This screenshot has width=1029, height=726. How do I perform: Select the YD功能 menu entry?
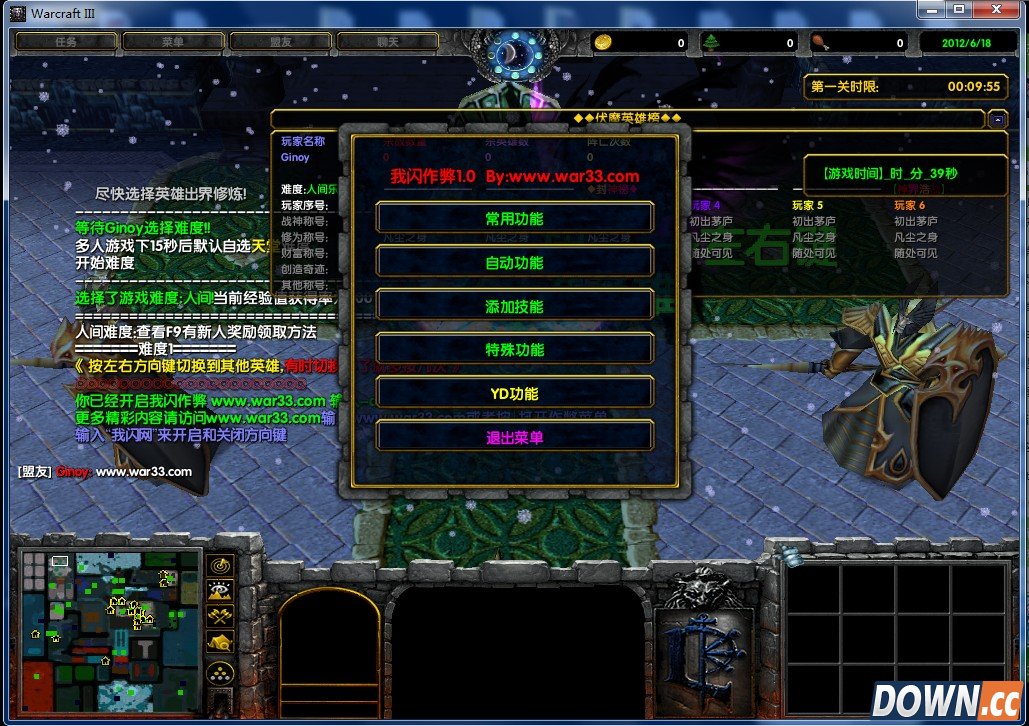click(514, 393)
